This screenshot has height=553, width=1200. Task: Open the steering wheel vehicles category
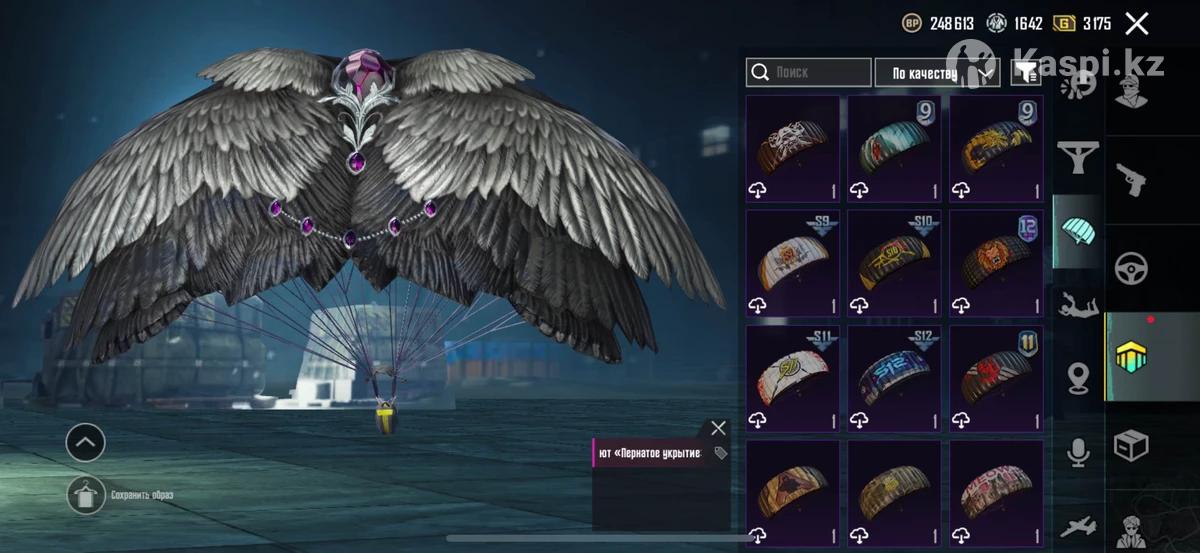[1131, 267]
